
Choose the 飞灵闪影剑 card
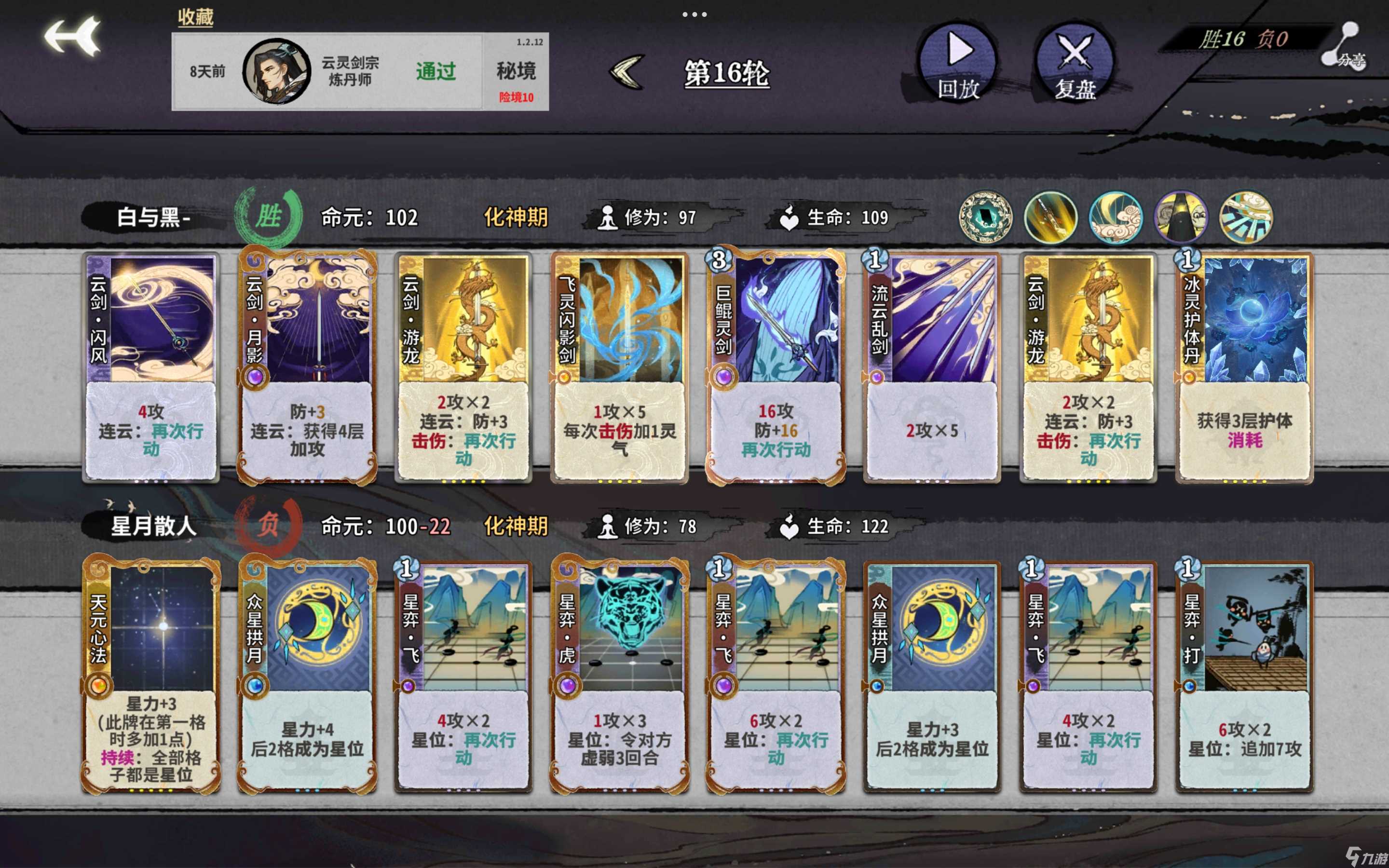click(x=619, y=367)
